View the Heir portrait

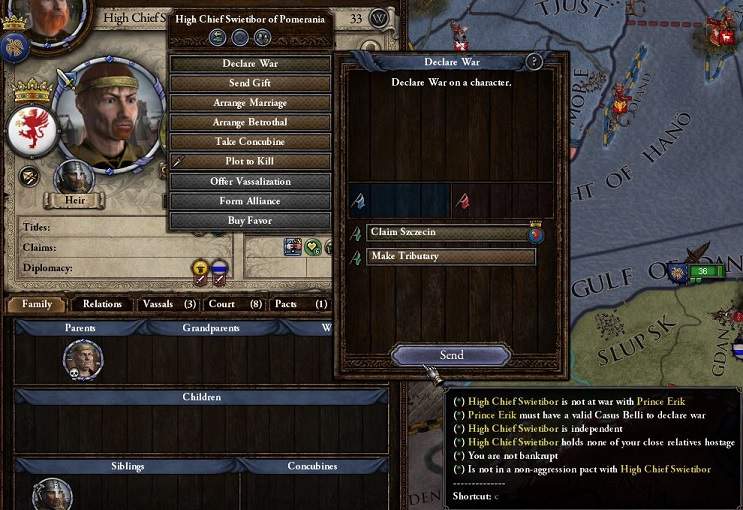(x=73, y=178)
